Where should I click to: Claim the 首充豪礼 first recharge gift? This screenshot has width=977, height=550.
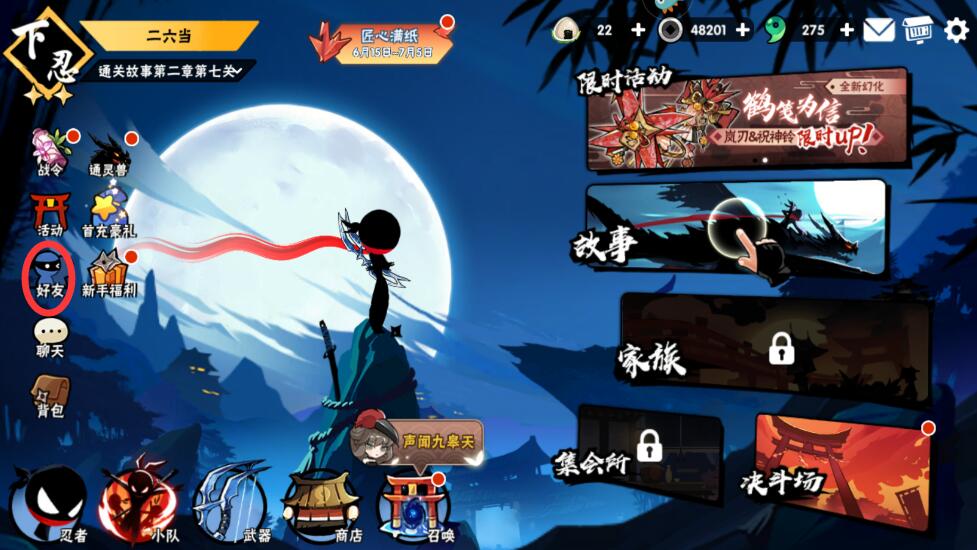tap(107, 214)
